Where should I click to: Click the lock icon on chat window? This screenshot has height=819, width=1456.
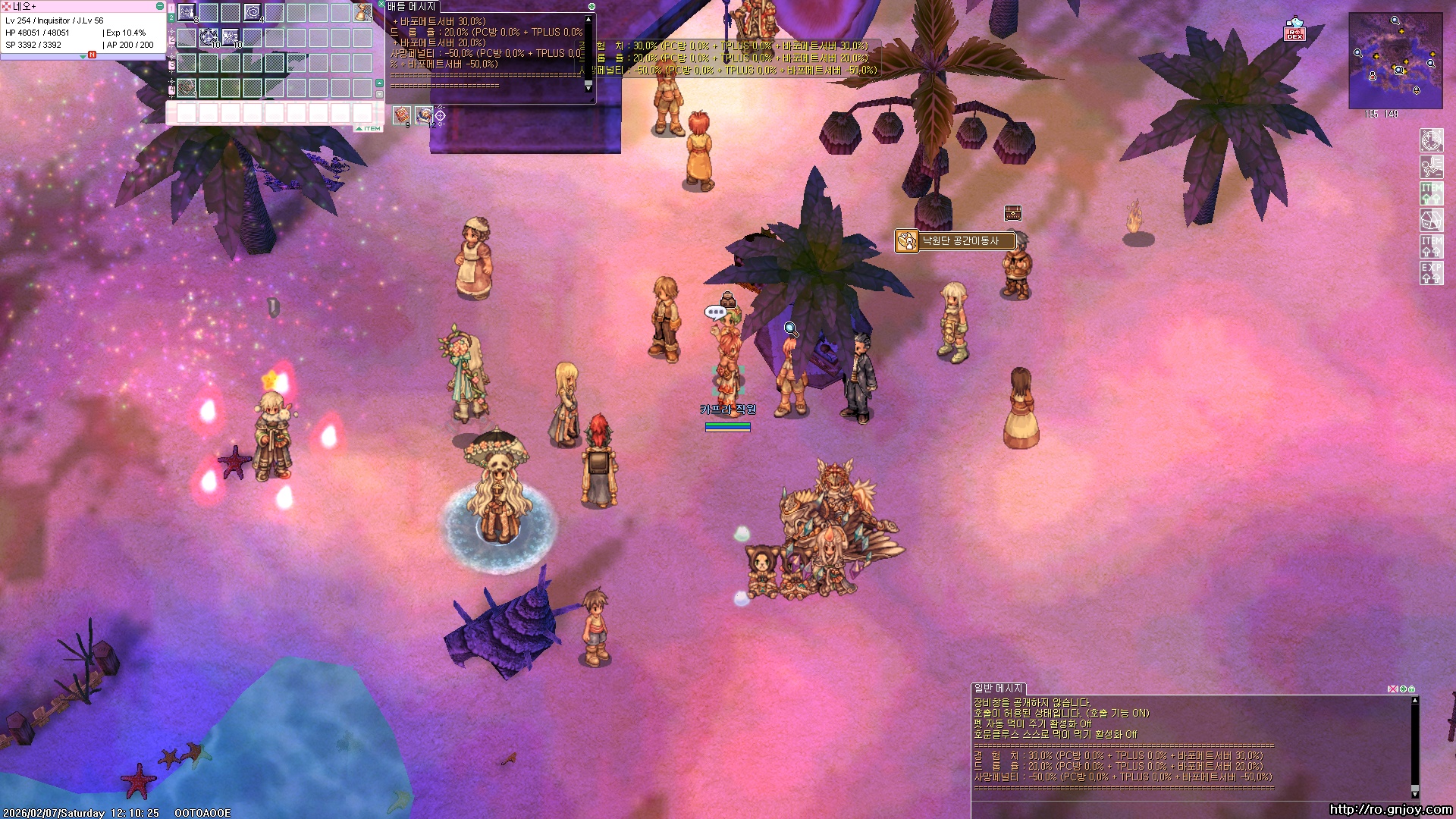1411,689
